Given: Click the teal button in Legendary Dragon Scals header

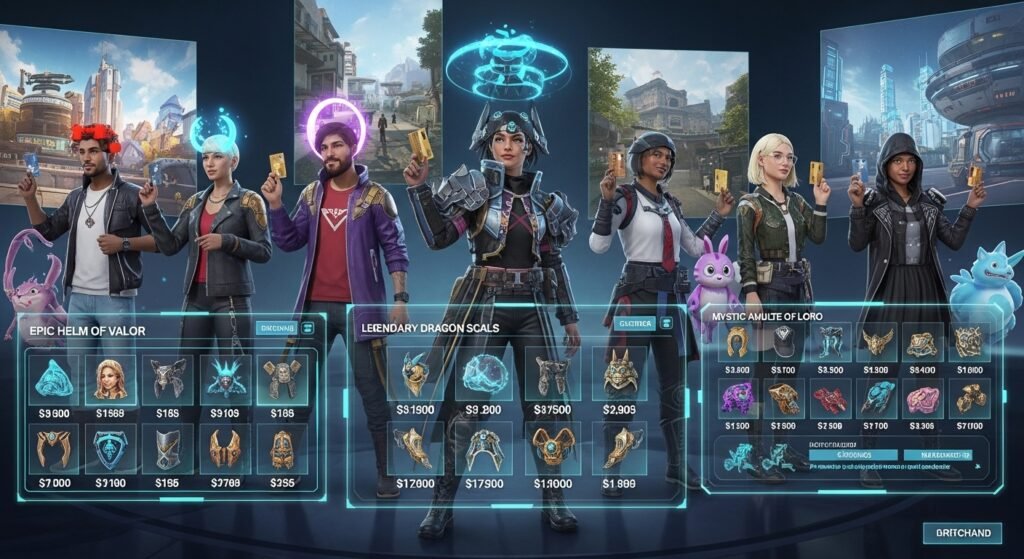Looking at the screenshot, I should pos(635,323).
